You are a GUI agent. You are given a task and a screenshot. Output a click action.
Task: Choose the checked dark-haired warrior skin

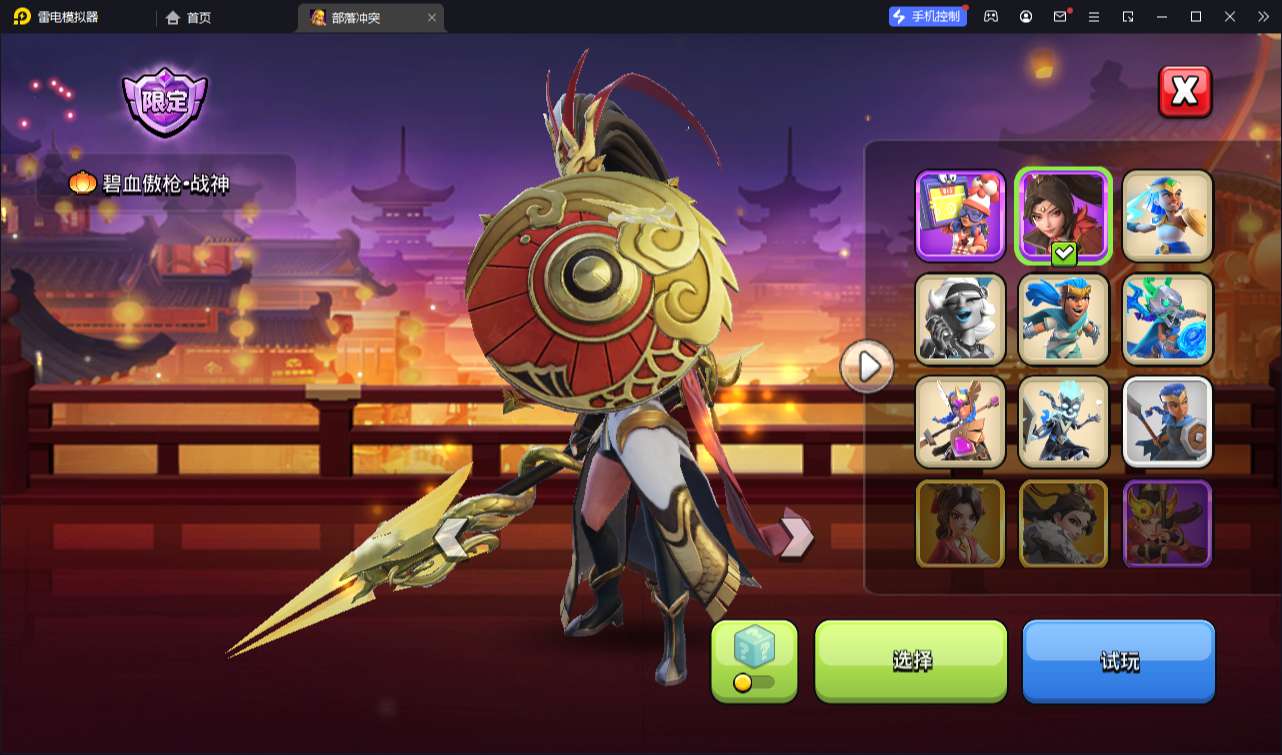(x=1063, y=215)
